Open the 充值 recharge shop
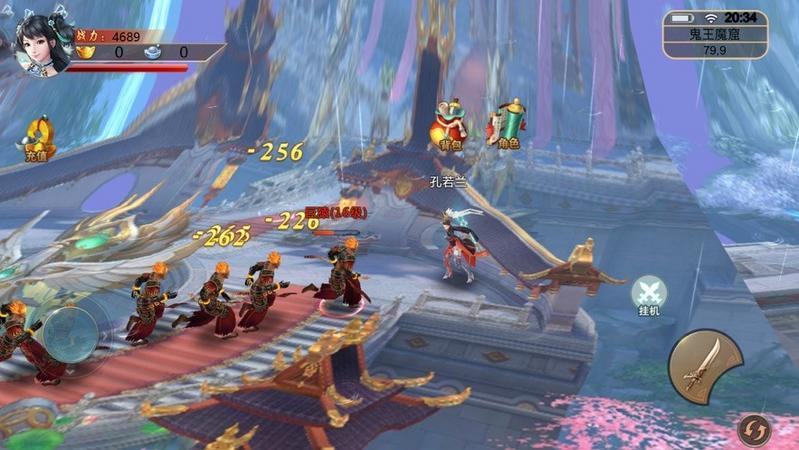Image resolution: width=799 pixels, height=450 pixels. click(37, 138)
